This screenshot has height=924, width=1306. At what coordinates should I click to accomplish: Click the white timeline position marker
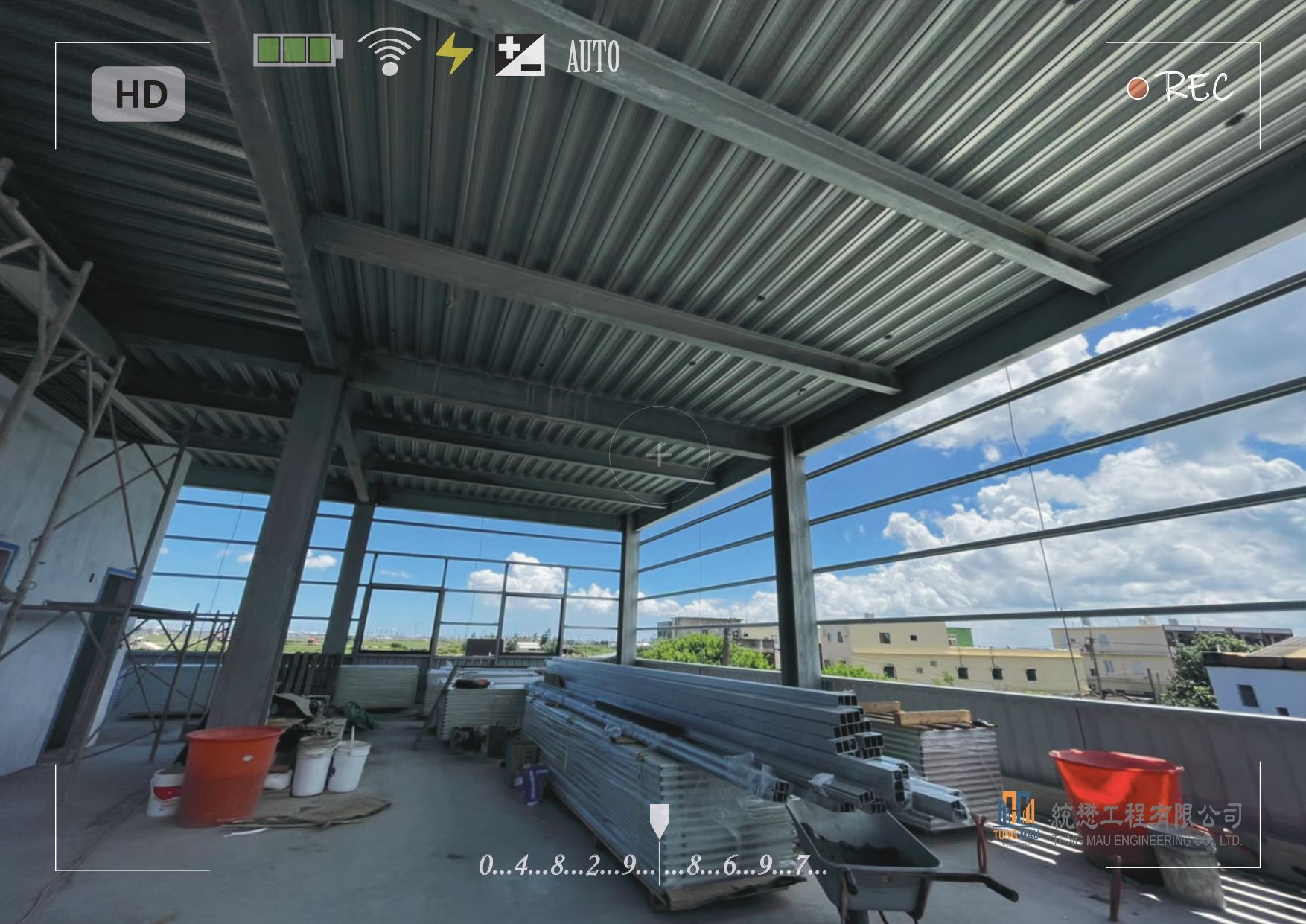pos(659,820)
